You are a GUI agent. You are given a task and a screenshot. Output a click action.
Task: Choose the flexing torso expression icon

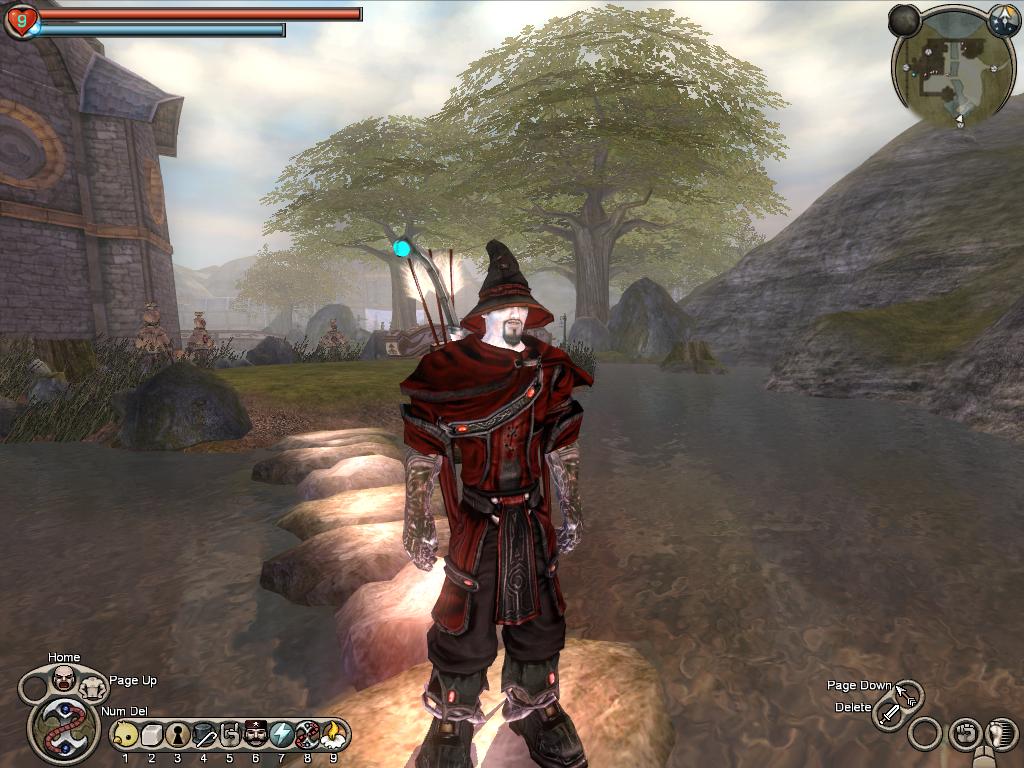93,687
